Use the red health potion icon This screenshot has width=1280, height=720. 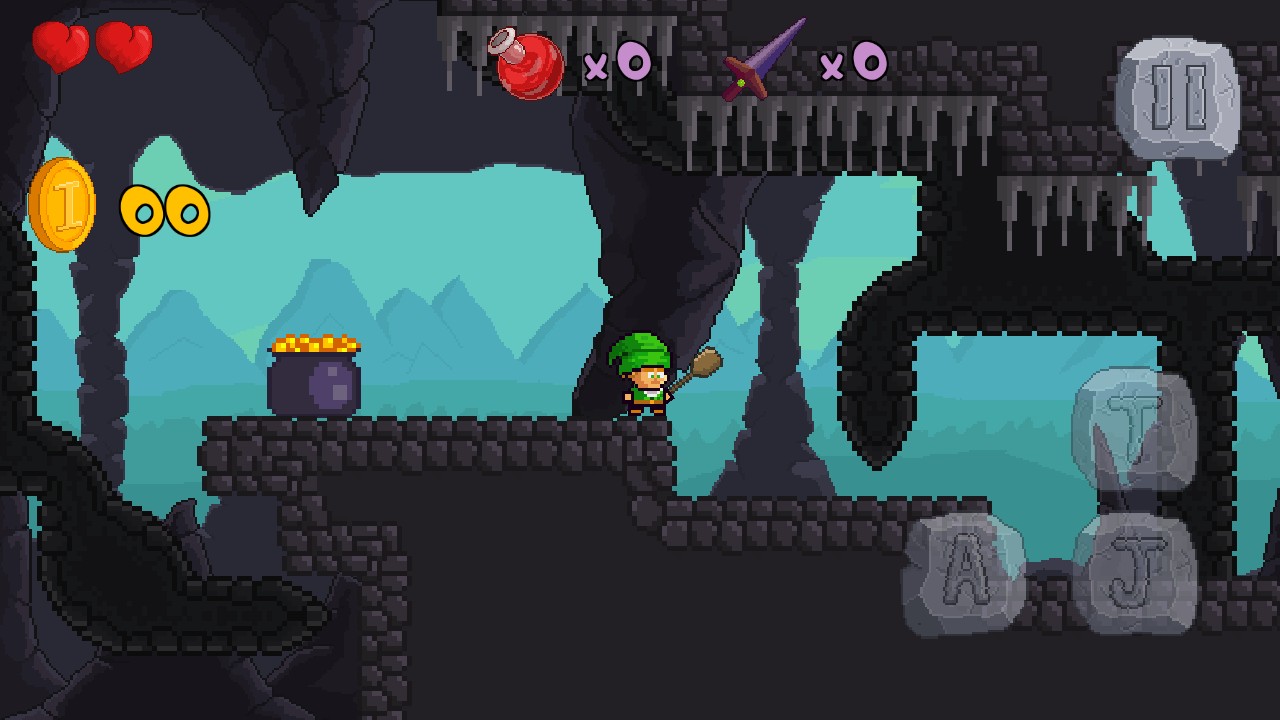pos(528,65)
